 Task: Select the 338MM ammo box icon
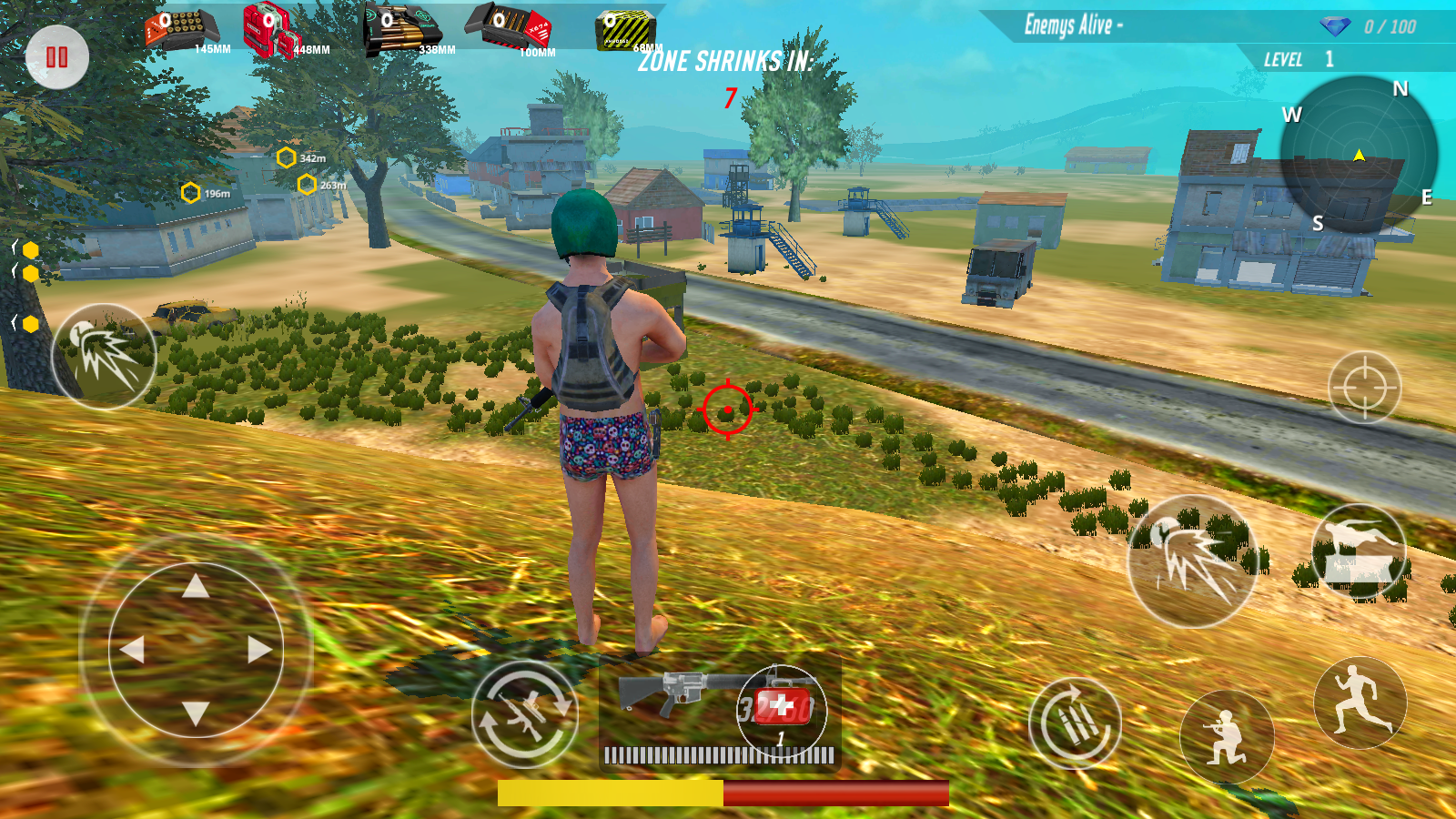click(400, 30)
